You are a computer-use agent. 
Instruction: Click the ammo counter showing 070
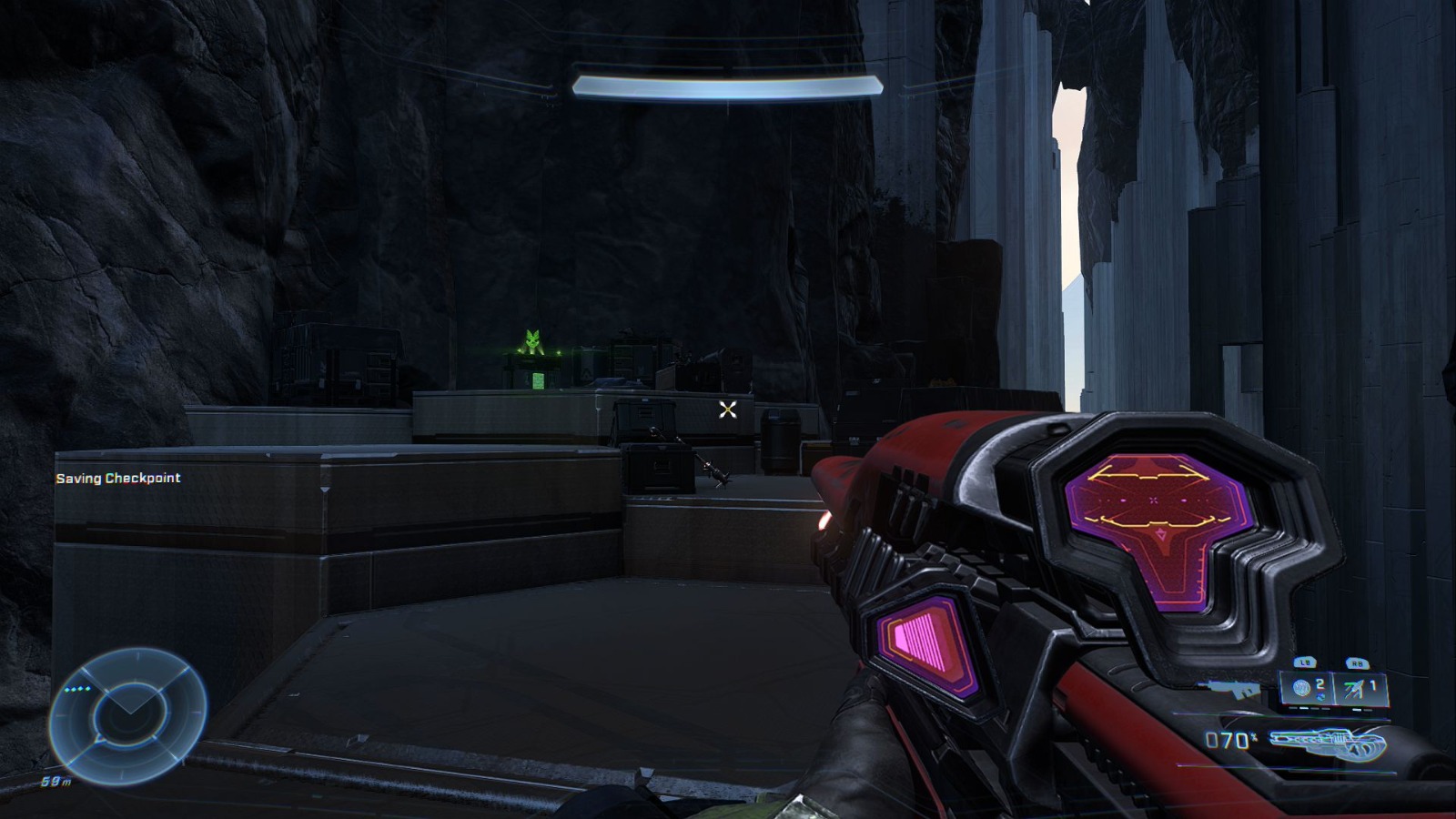(1226, 739)
